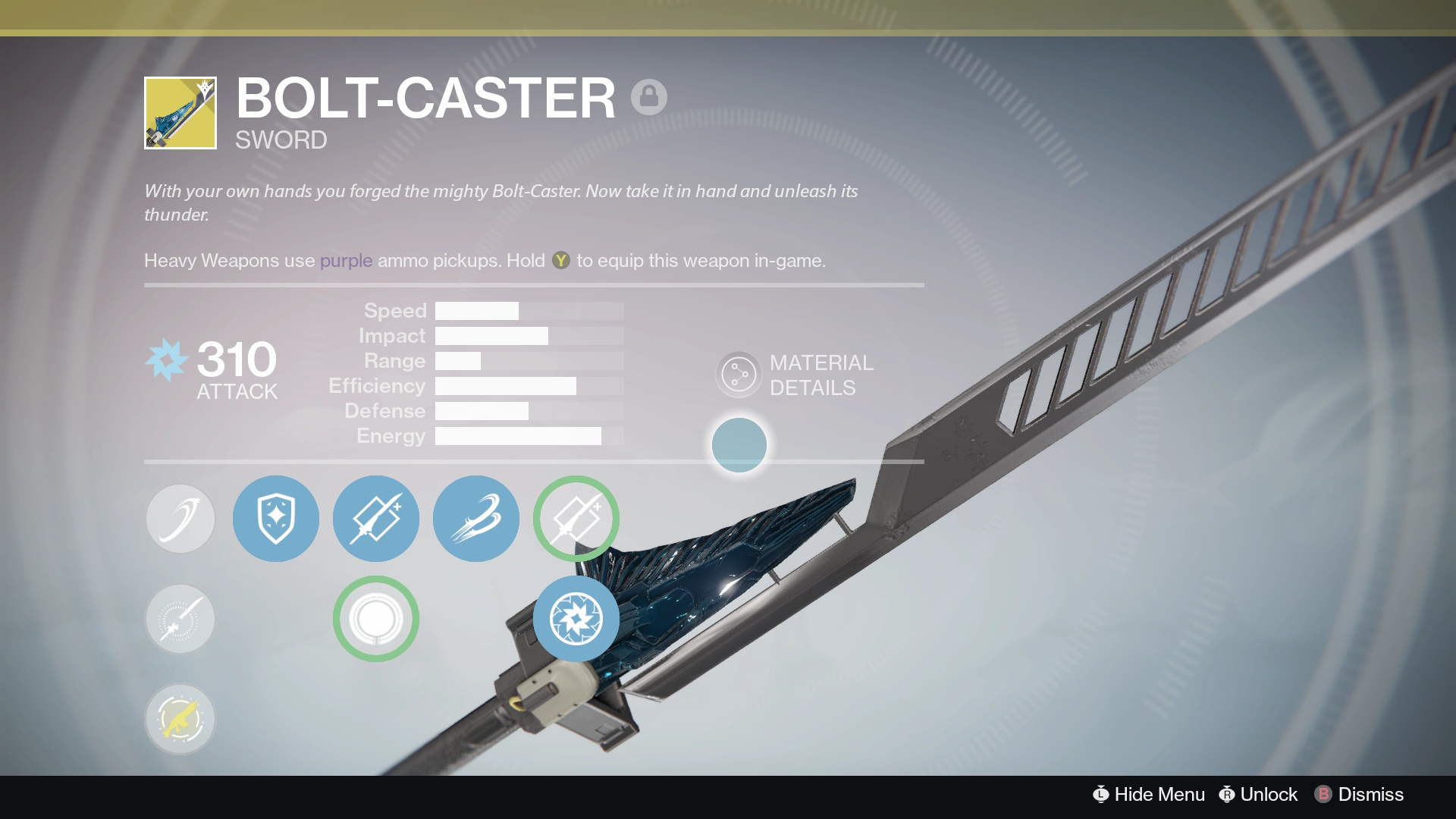Pick the white arc slash perk
This screenshot has height=819, width=1456.
180,519
